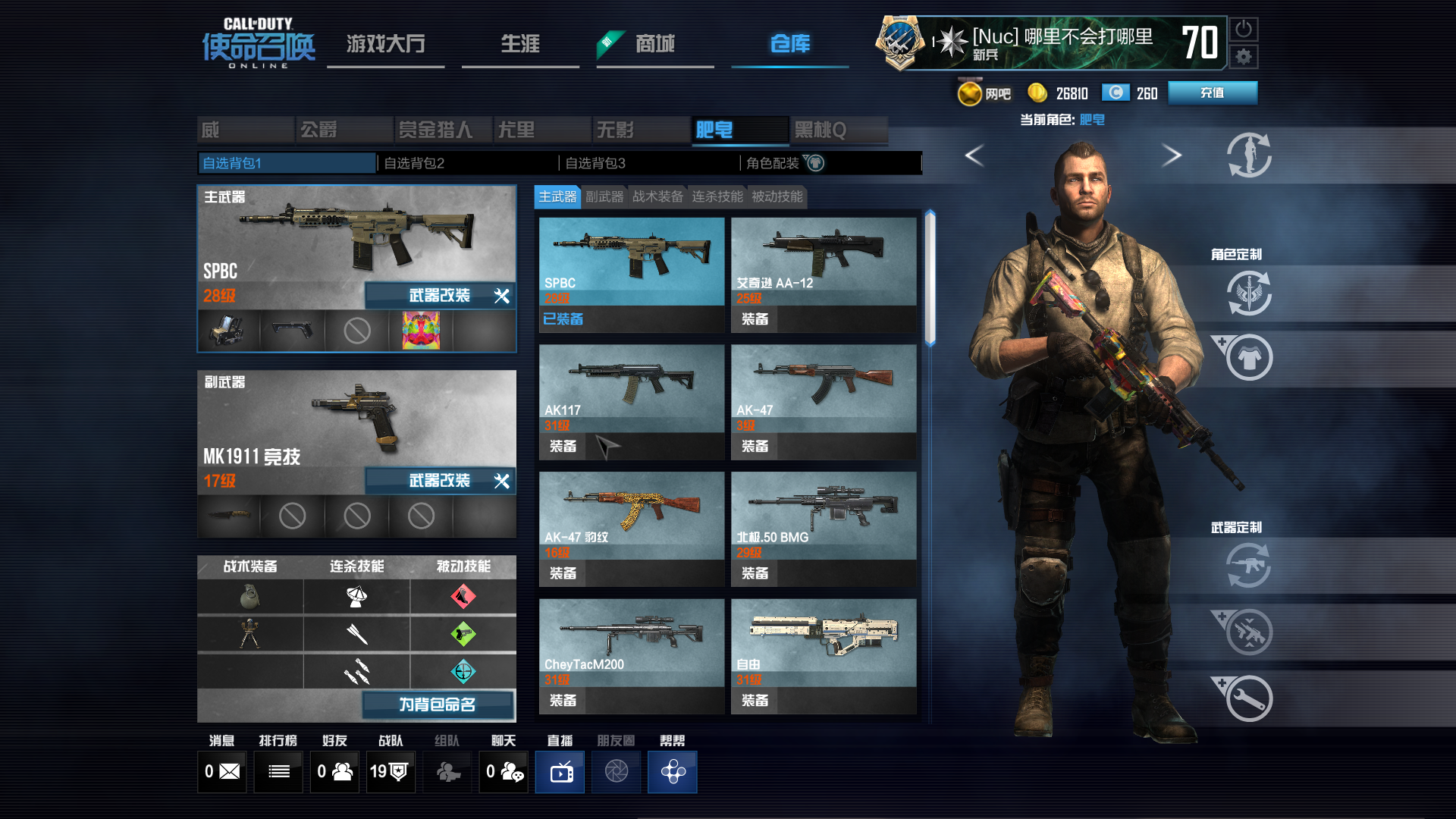This screenshot has height=819, width=1456.
Task: Click the 充值 recharge button
Action: (1212, 93)
